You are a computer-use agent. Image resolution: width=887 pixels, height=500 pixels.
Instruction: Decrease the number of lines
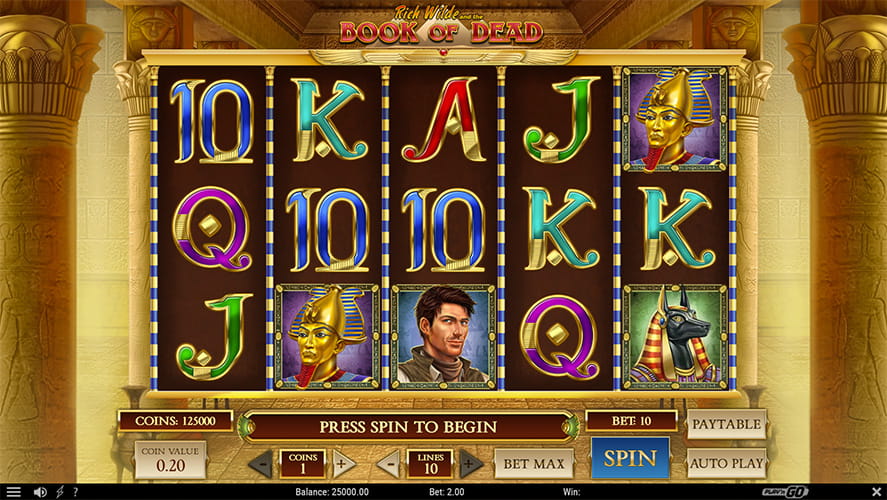pos(389,464)
